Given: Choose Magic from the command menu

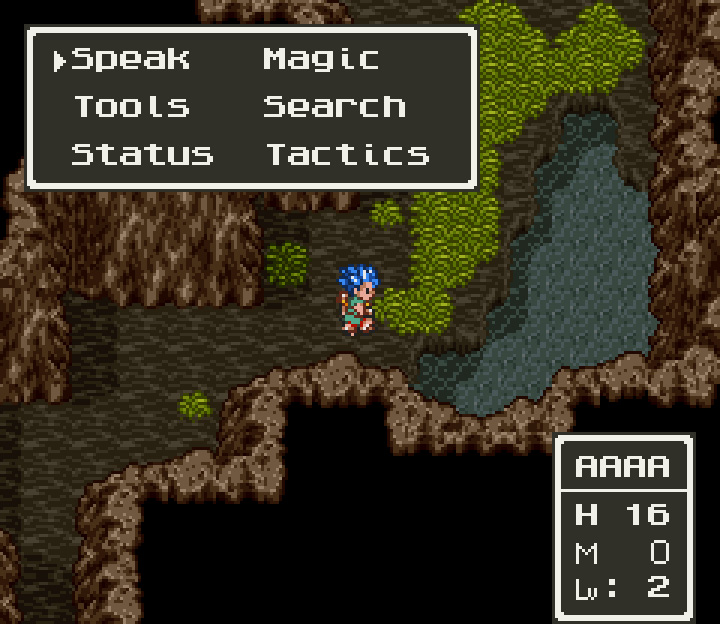Looking at the screenshot, I should click(x=321, y=59).
